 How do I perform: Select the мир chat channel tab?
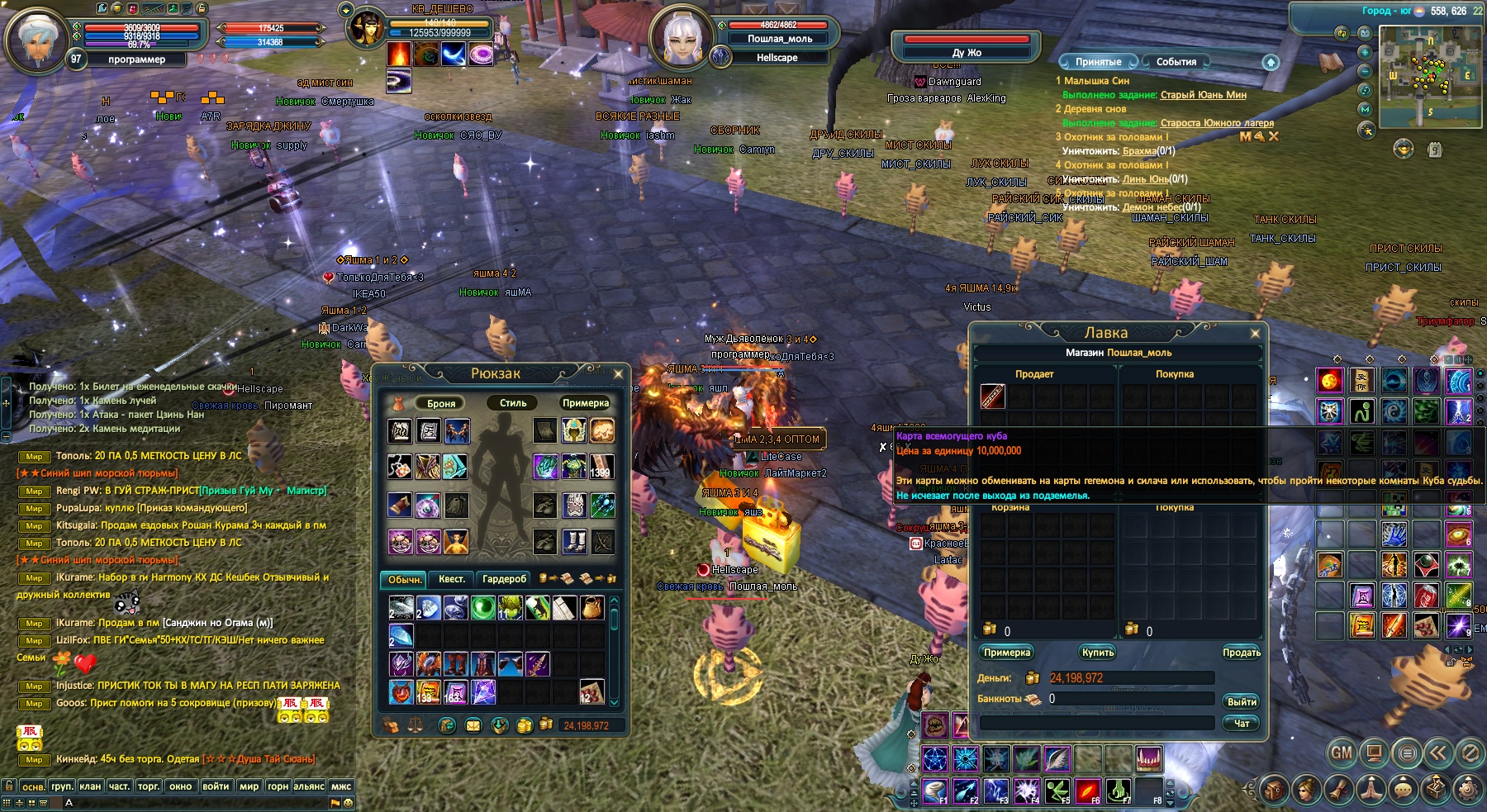(249, 786)
